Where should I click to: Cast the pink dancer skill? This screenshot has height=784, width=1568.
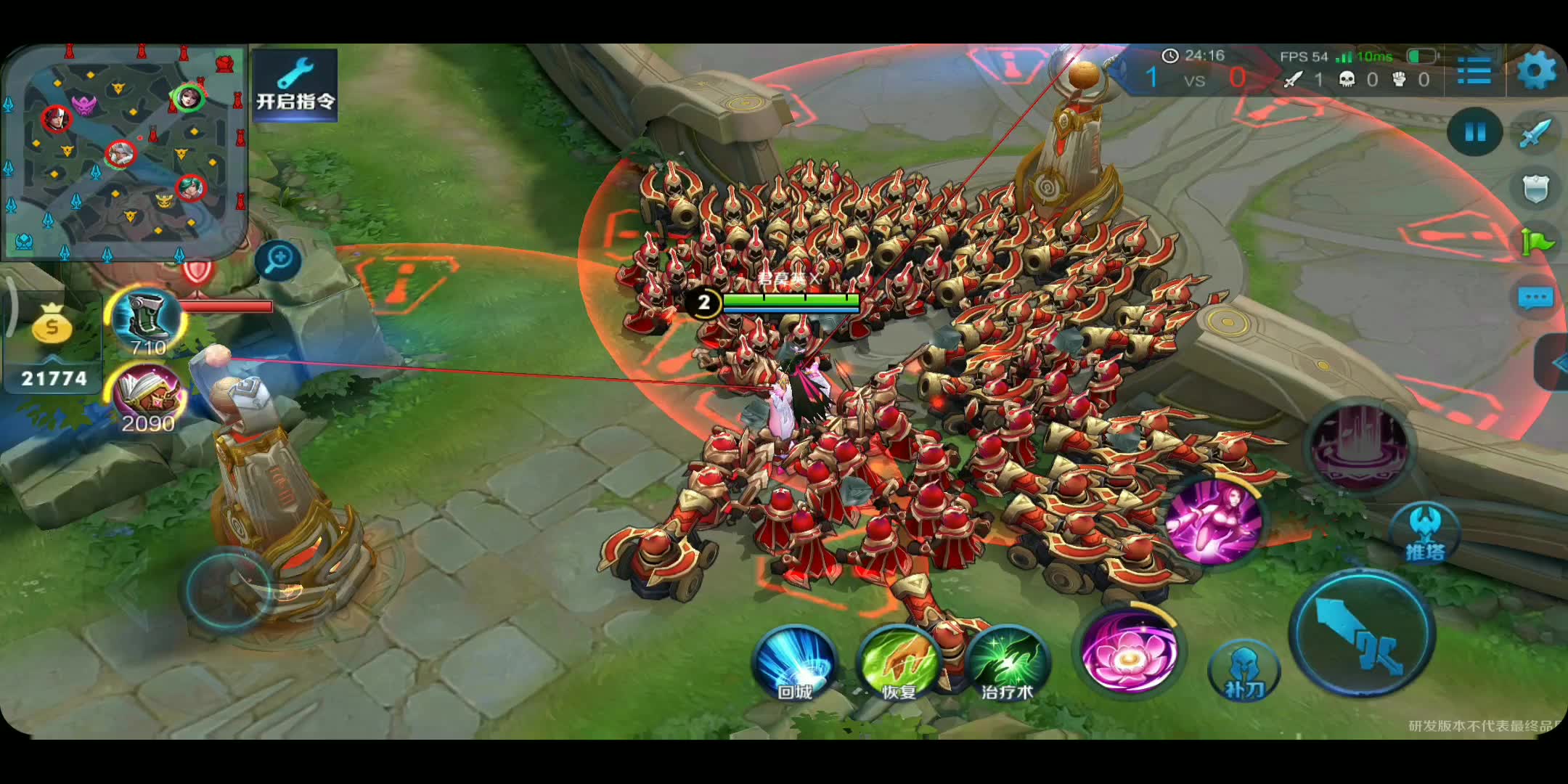pos(1214,521)
